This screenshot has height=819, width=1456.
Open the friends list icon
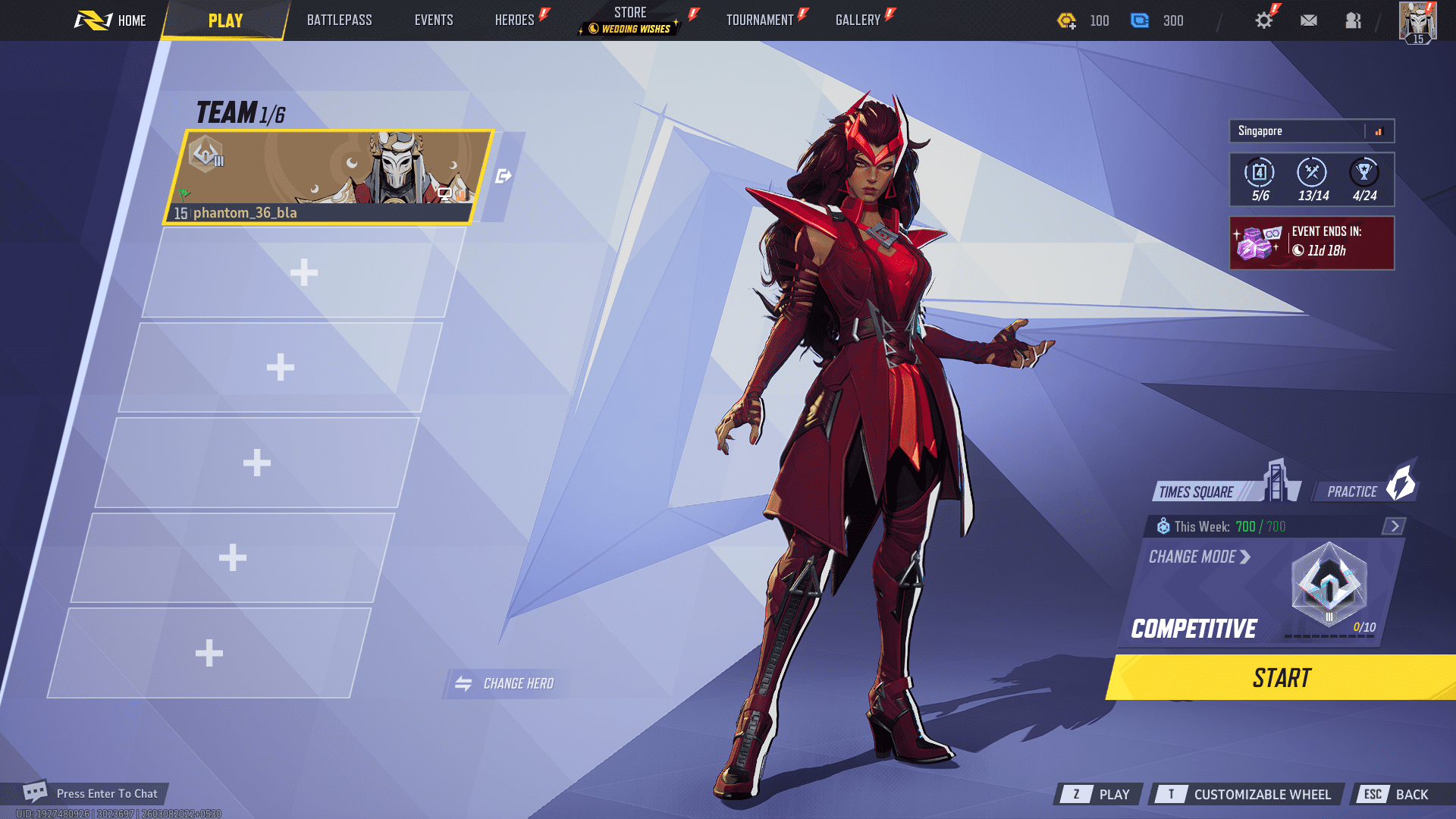(1353, 20)
